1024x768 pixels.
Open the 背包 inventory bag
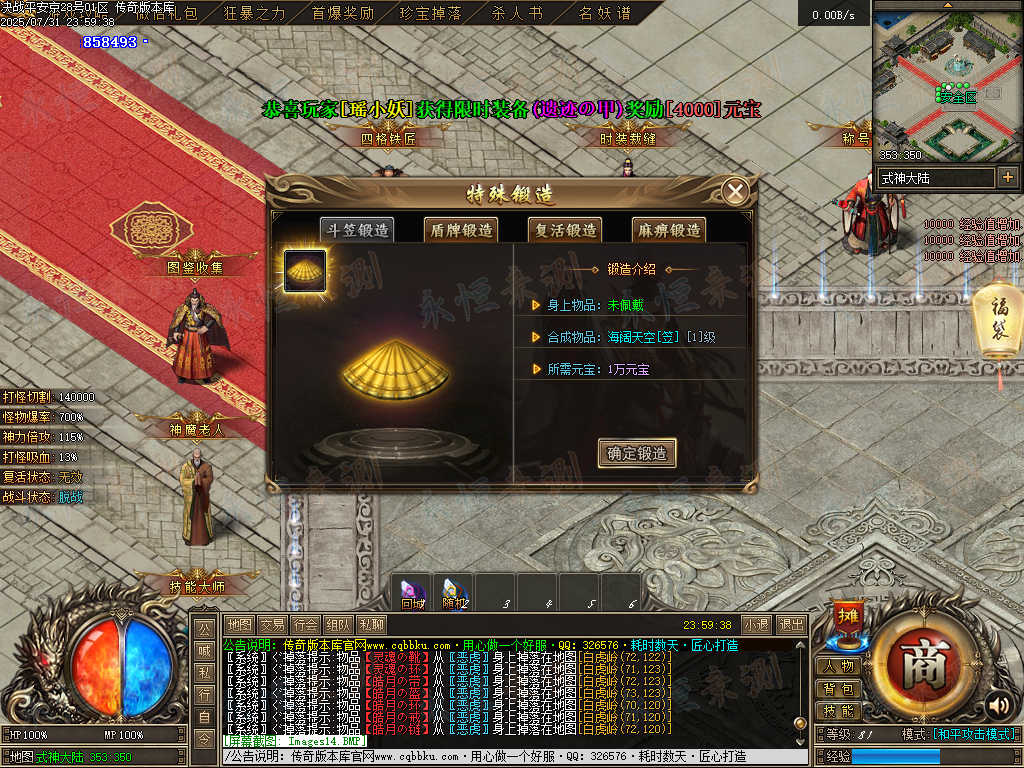pyautogui.click(x=840, y=689)
